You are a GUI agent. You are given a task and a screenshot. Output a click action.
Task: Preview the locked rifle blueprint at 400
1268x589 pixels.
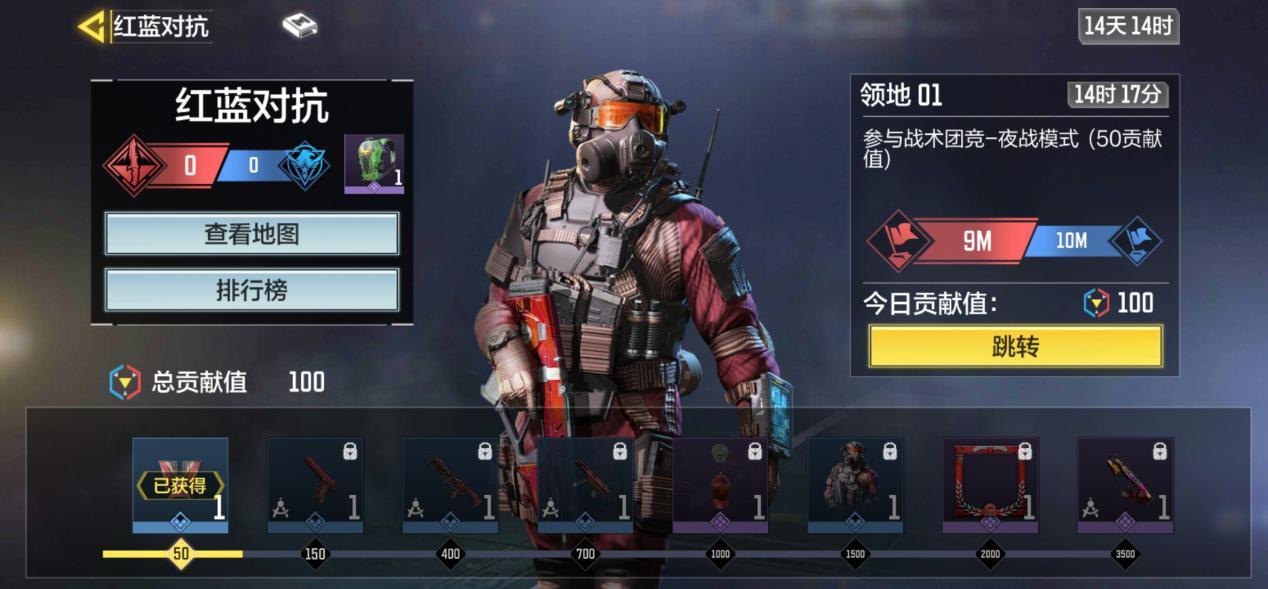click(x=450, y=485)
